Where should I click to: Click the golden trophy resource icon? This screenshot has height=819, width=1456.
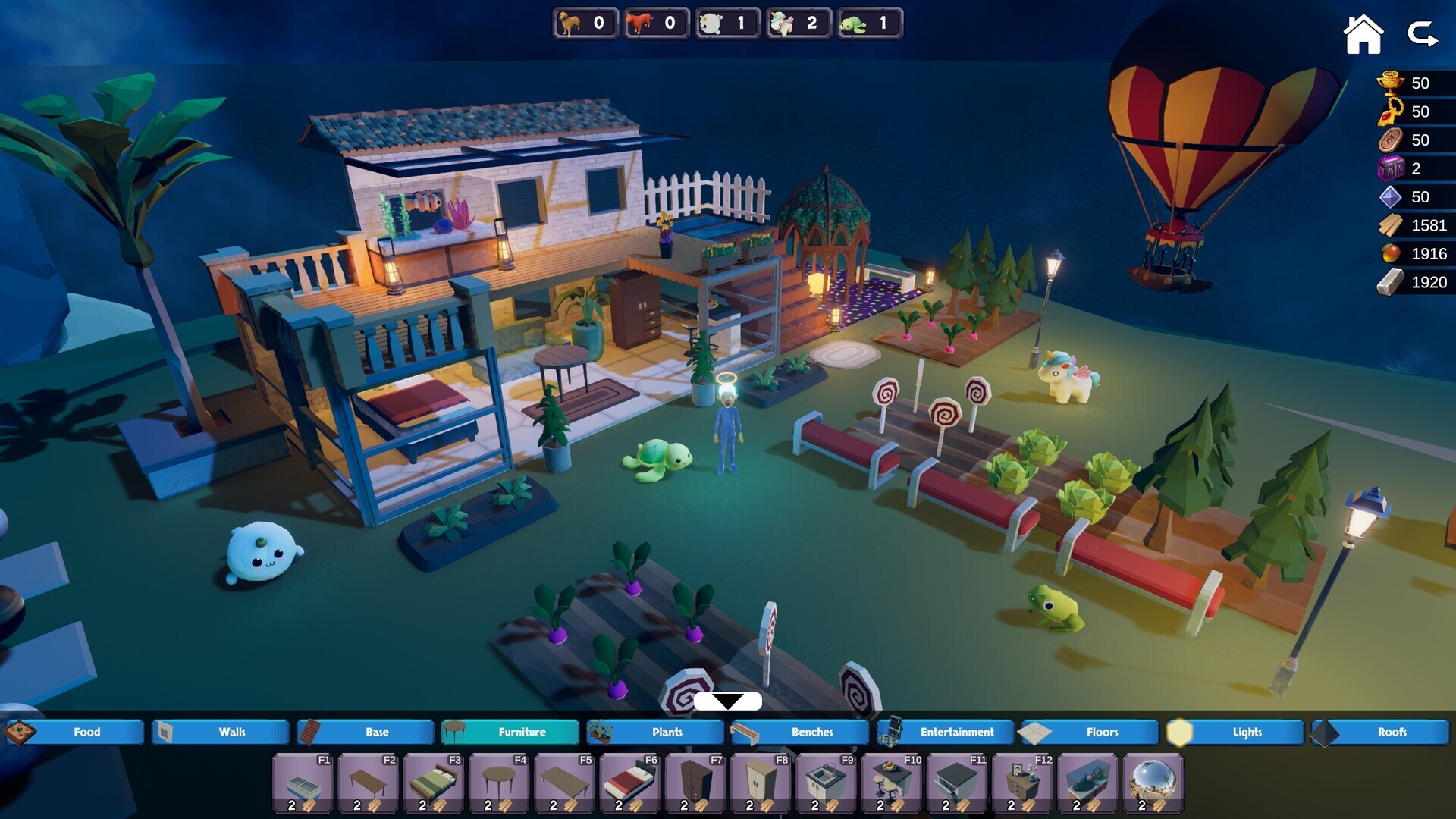click(1389, 83)
